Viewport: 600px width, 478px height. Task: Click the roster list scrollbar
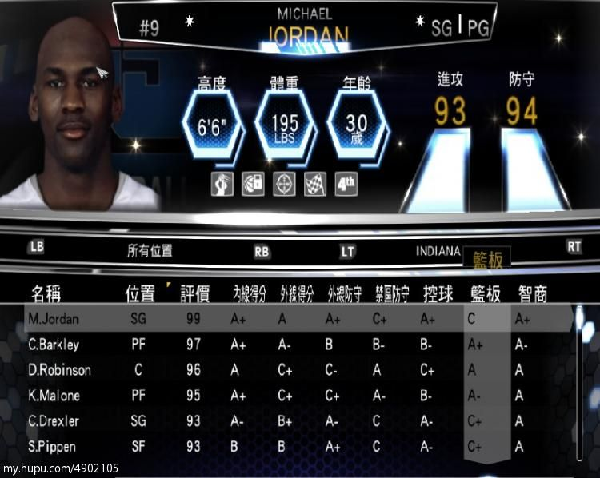pyautogui.click(x=578, y=380)
